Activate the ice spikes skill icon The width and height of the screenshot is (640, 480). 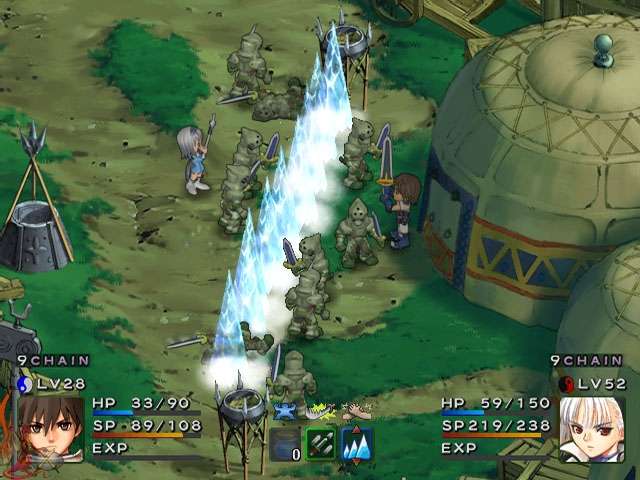click(357, 443)
